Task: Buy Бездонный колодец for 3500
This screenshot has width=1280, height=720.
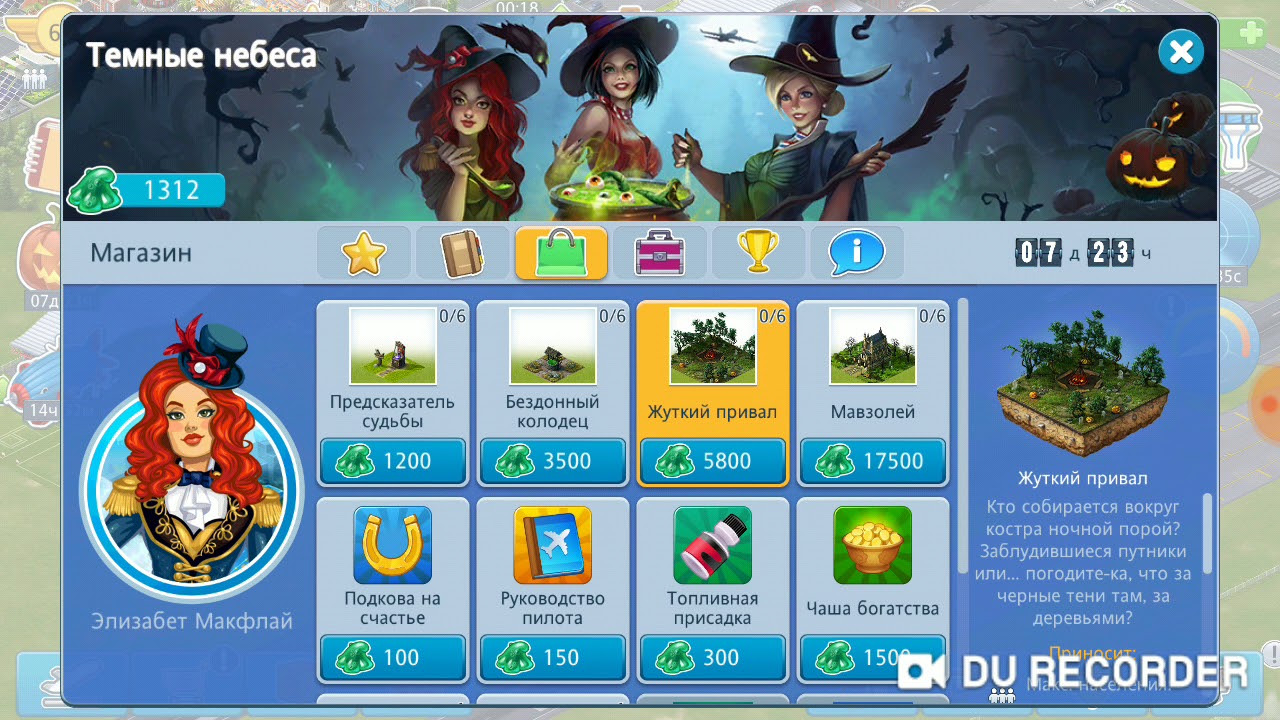Action: (552, 461)
